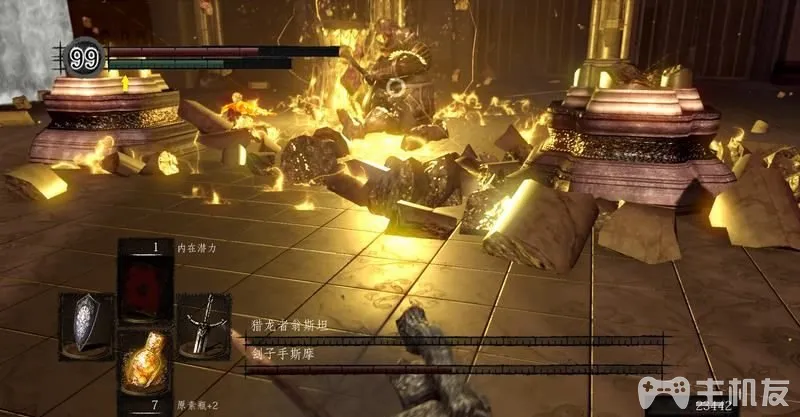This screenshot has height=417, width=800.
Task: Select the shield in the left-hand slot
Action: point(86,323)
